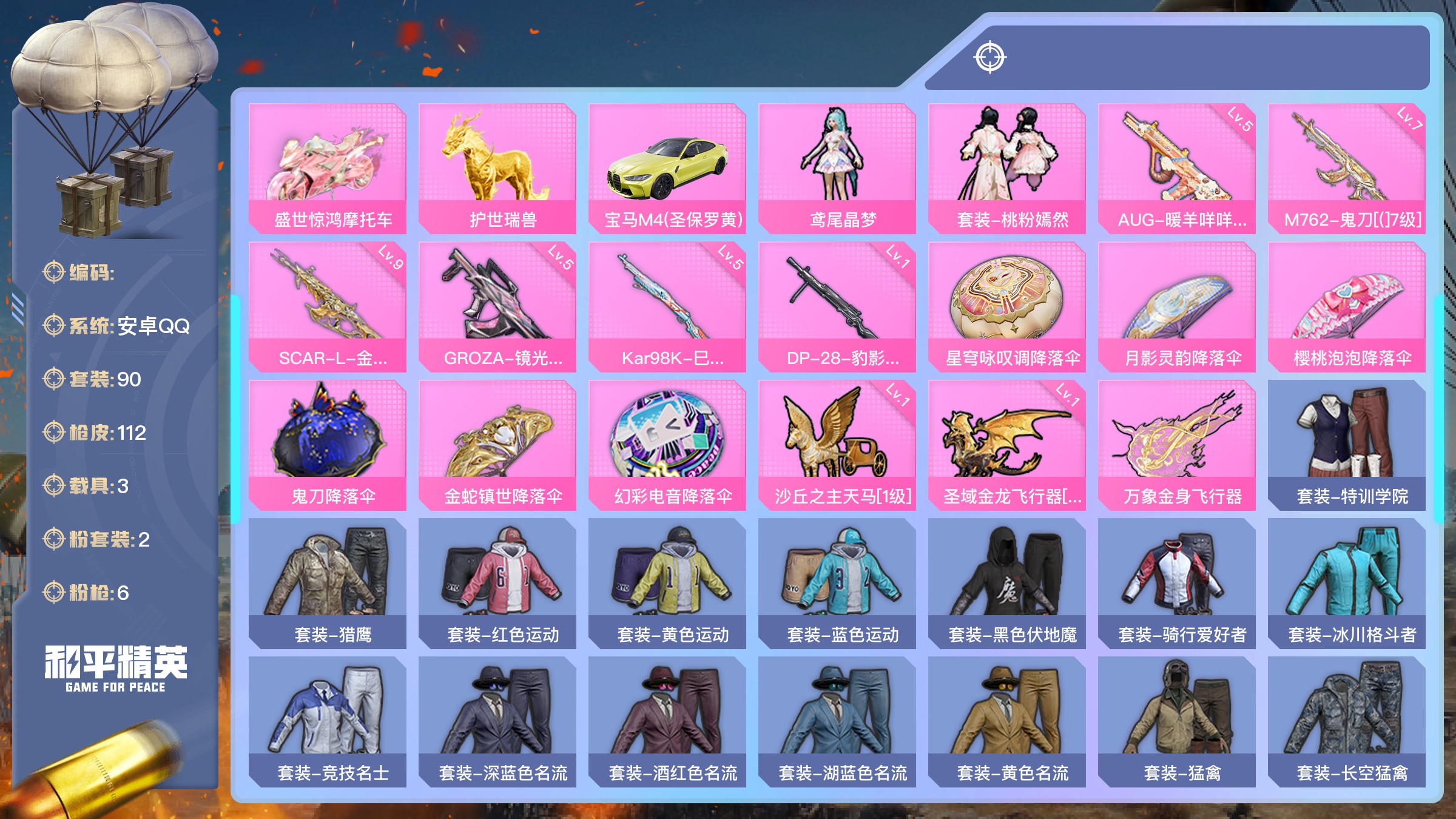Select the 套装-红色运动 red sportswear tile

497,583
